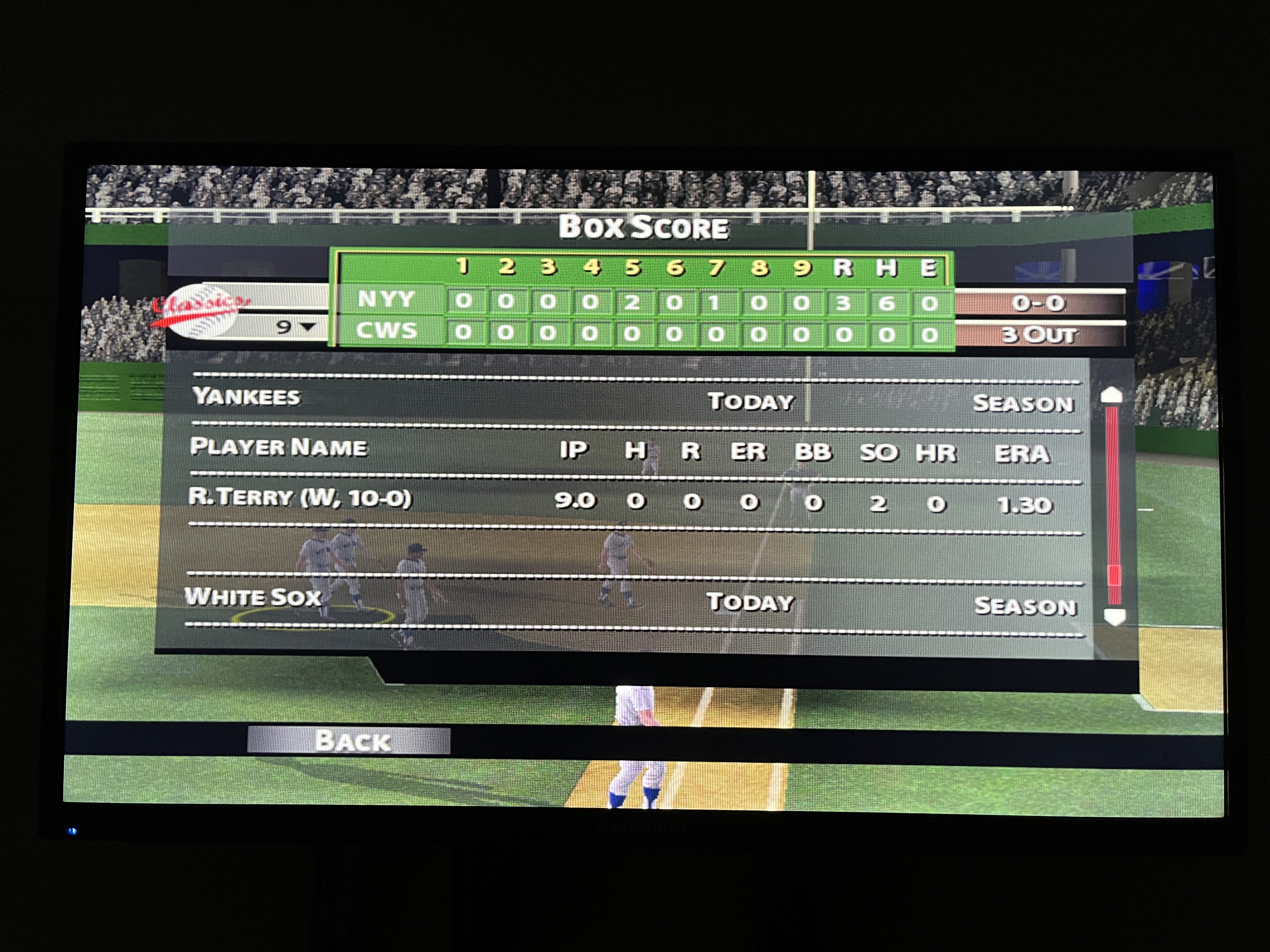Open the inning 9 dropdown arrow

click(308, 326)
